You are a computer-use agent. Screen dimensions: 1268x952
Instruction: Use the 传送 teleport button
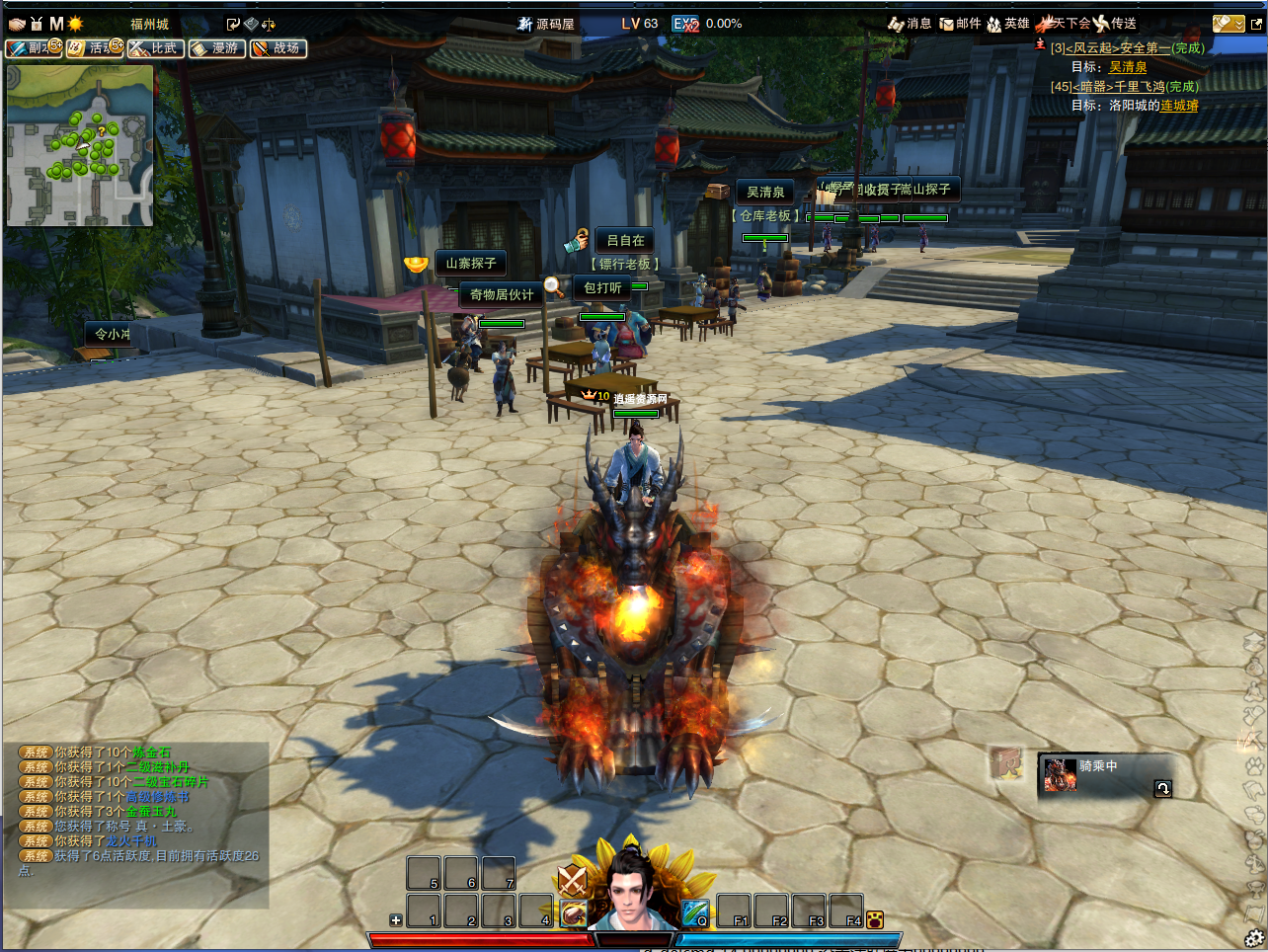click(x=1116, y=24)
